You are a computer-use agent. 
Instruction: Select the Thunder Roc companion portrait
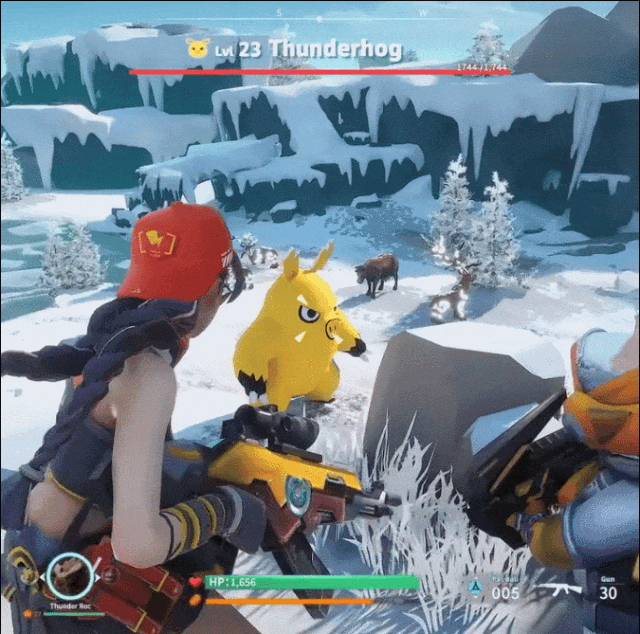(x=70, y=577)
